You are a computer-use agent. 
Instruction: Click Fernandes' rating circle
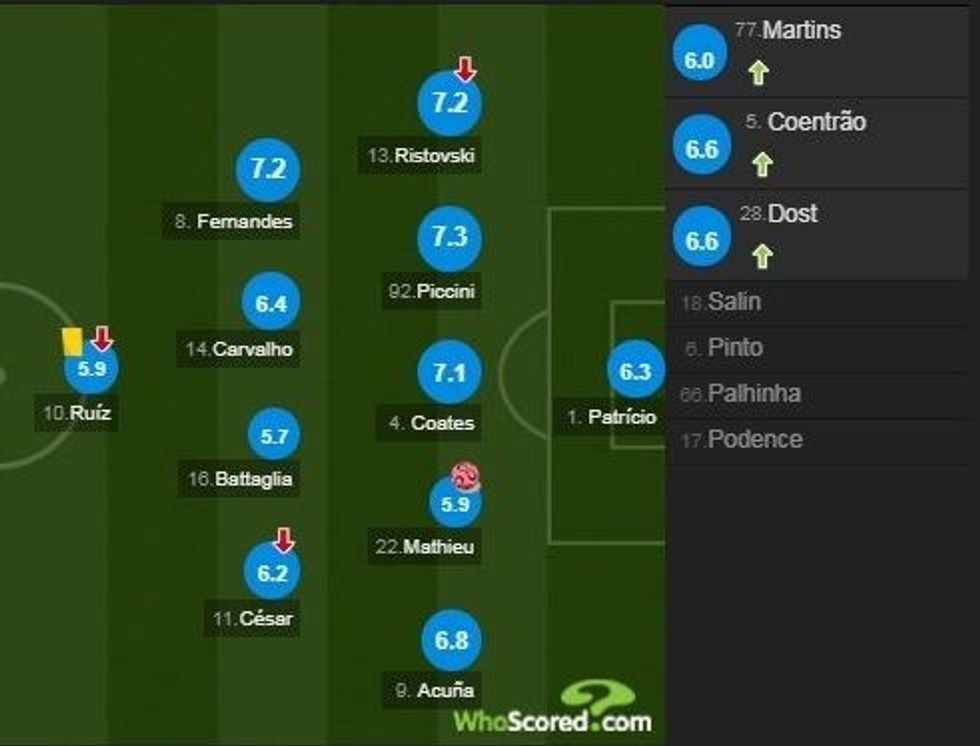(268, 170)
